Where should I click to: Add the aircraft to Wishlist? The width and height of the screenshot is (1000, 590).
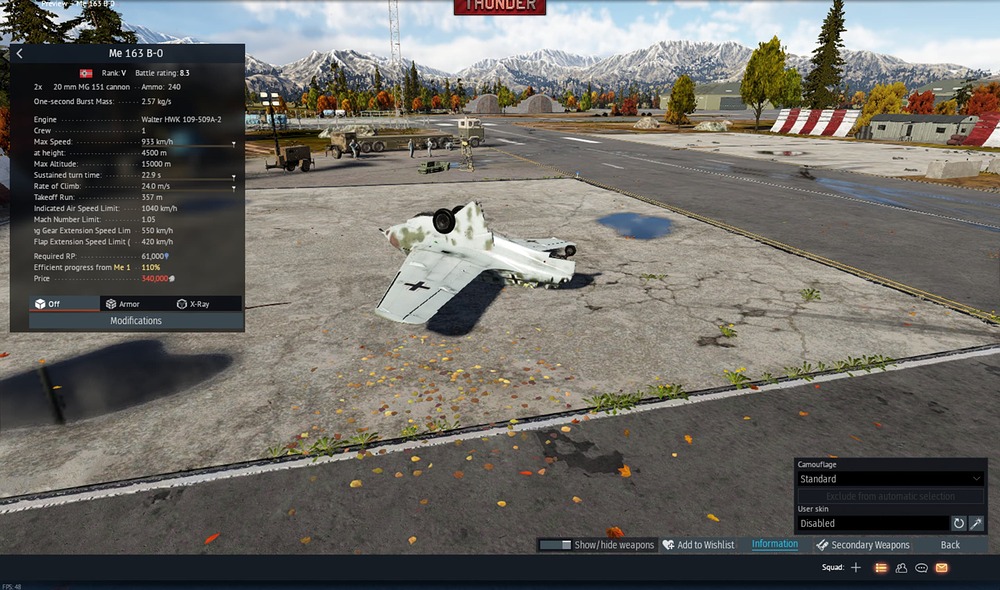pyautogui.click(x=698, y=545)
